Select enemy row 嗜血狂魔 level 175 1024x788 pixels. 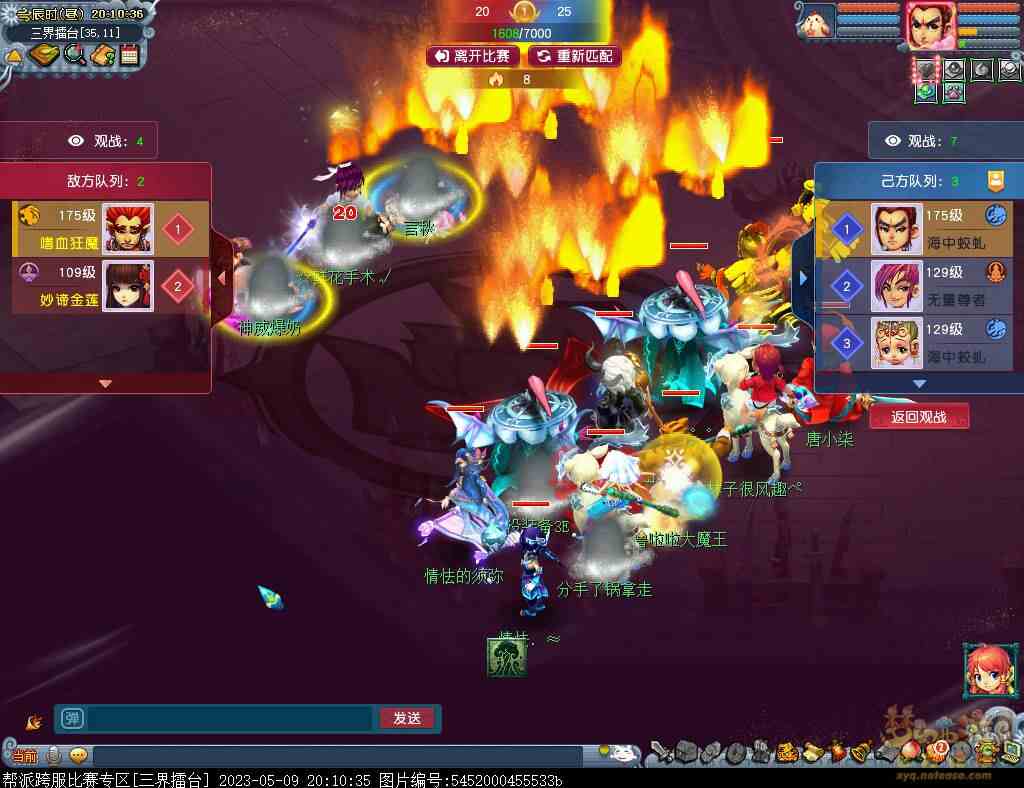coord(110,228)
